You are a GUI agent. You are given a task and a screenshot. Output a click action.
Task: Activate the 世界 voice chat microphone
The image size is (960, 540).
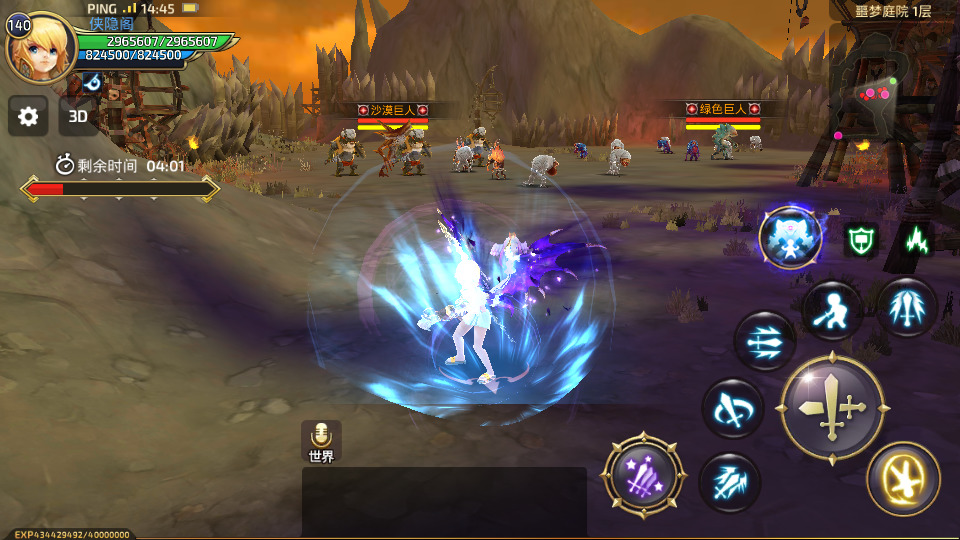tap(321, 440)
